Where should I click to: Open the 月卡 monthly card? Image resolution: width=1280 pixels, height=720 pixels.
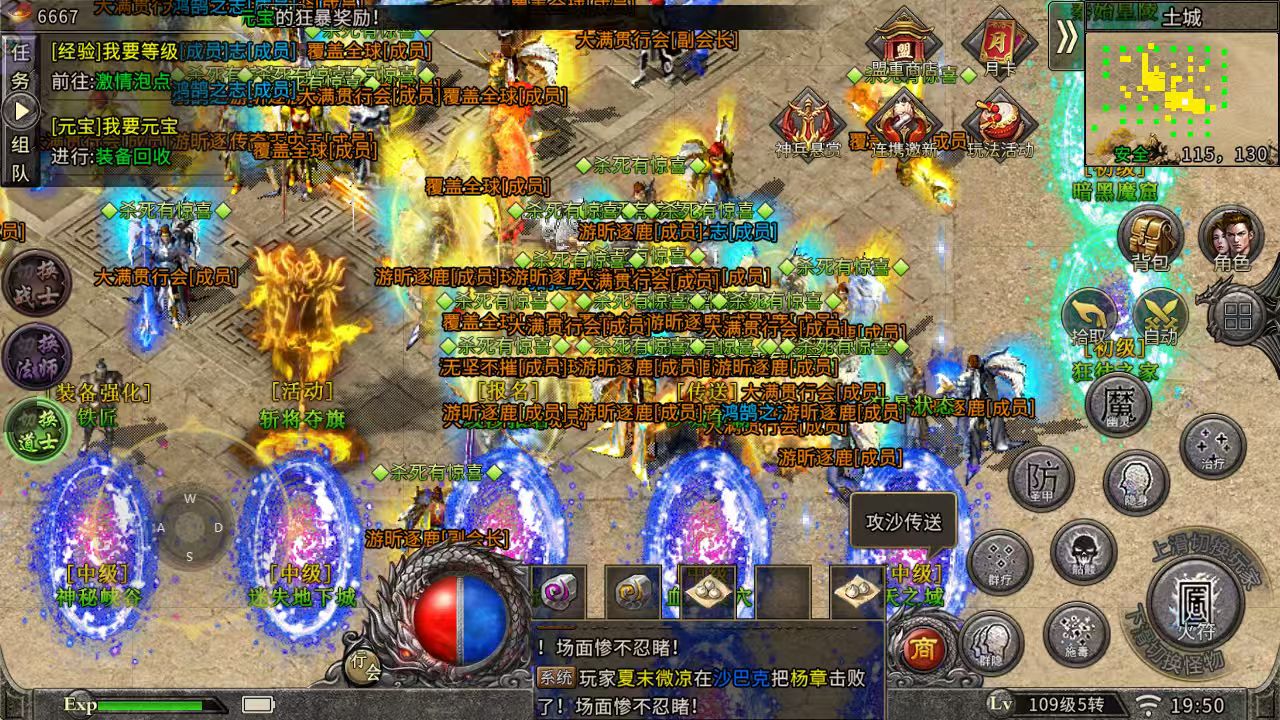pos(999,42)
